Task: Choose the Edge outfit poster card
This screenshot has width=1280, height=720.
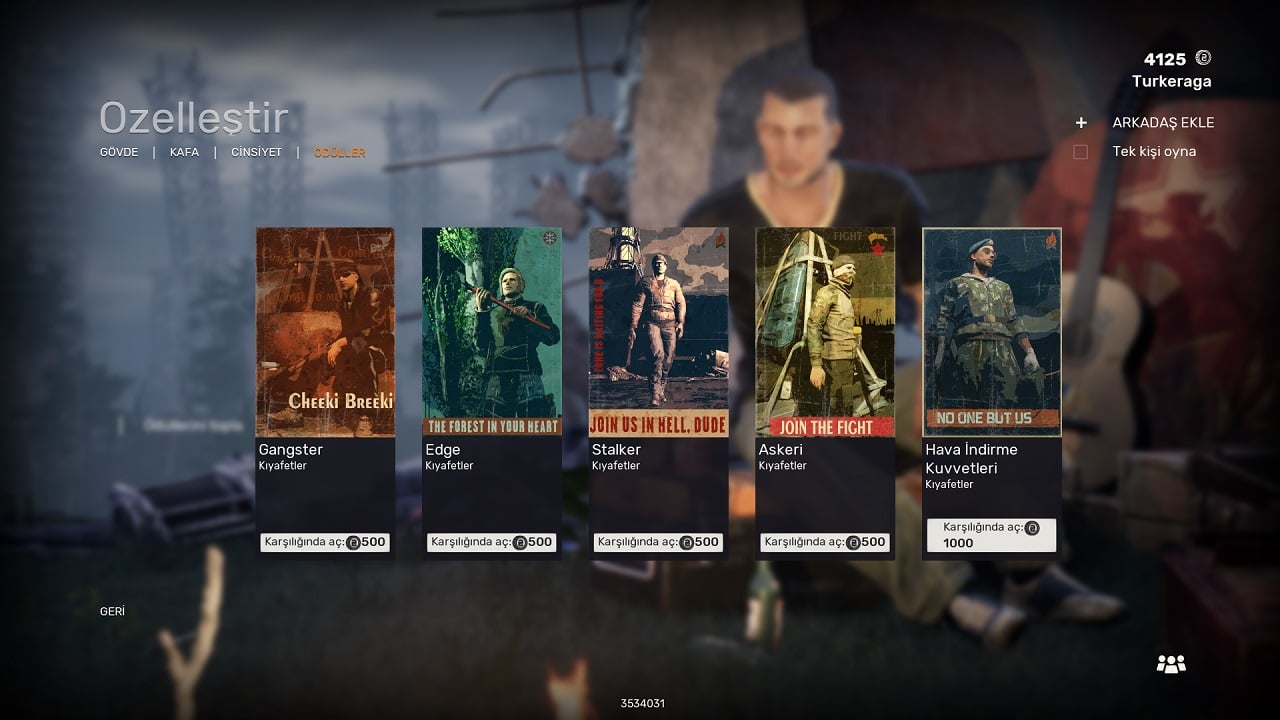Action: [491, 332]
